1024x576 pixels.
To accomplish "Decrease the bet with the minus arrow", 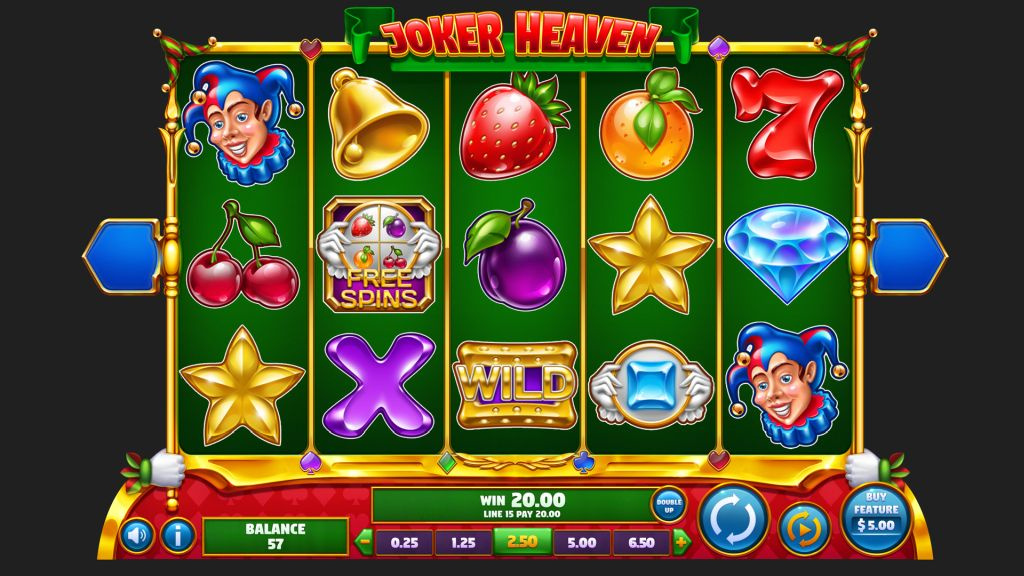I will (365, 542).
